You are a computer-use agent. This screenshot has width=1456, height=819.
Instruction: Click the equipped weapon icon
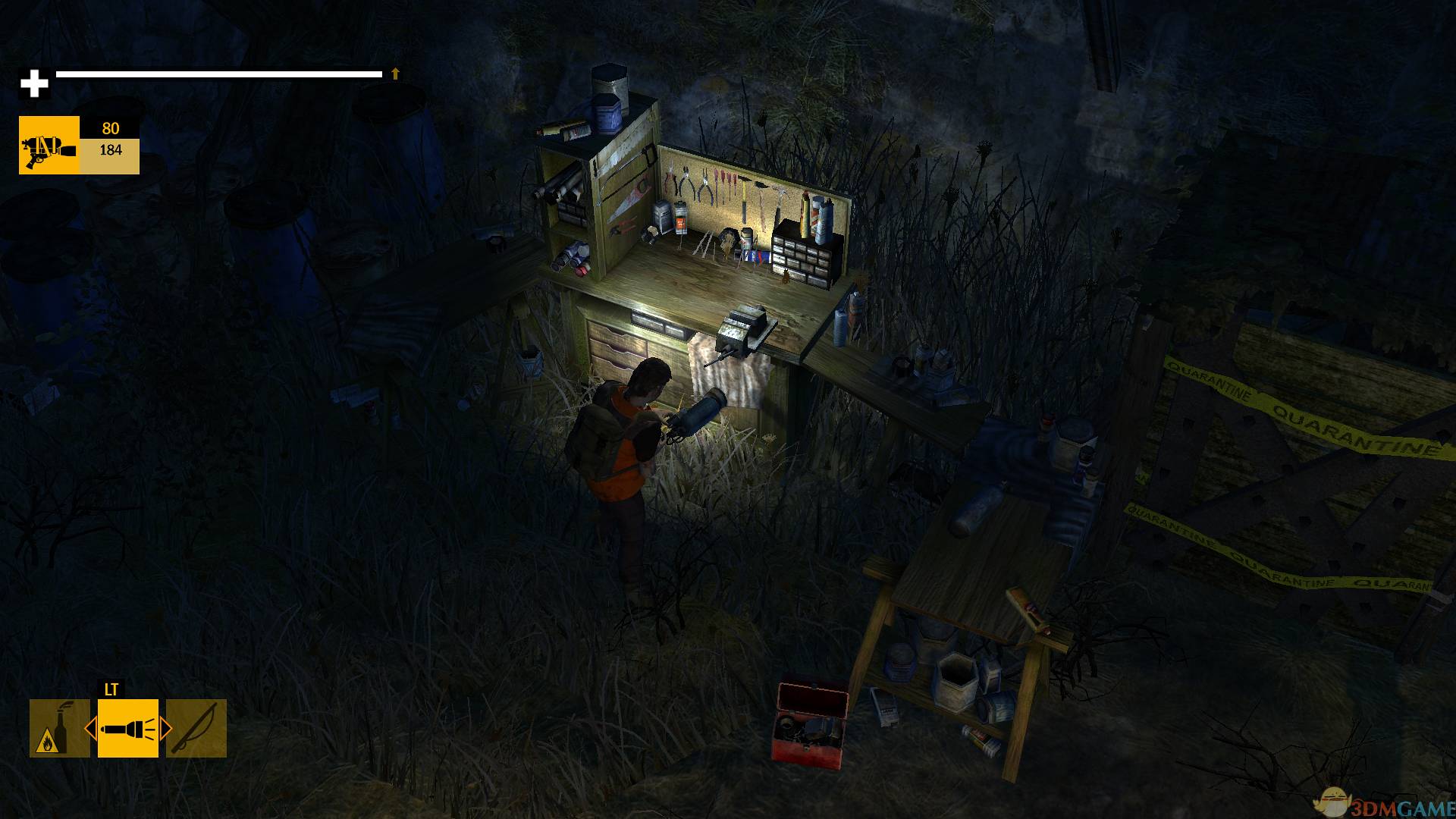(x=49, y=145)
